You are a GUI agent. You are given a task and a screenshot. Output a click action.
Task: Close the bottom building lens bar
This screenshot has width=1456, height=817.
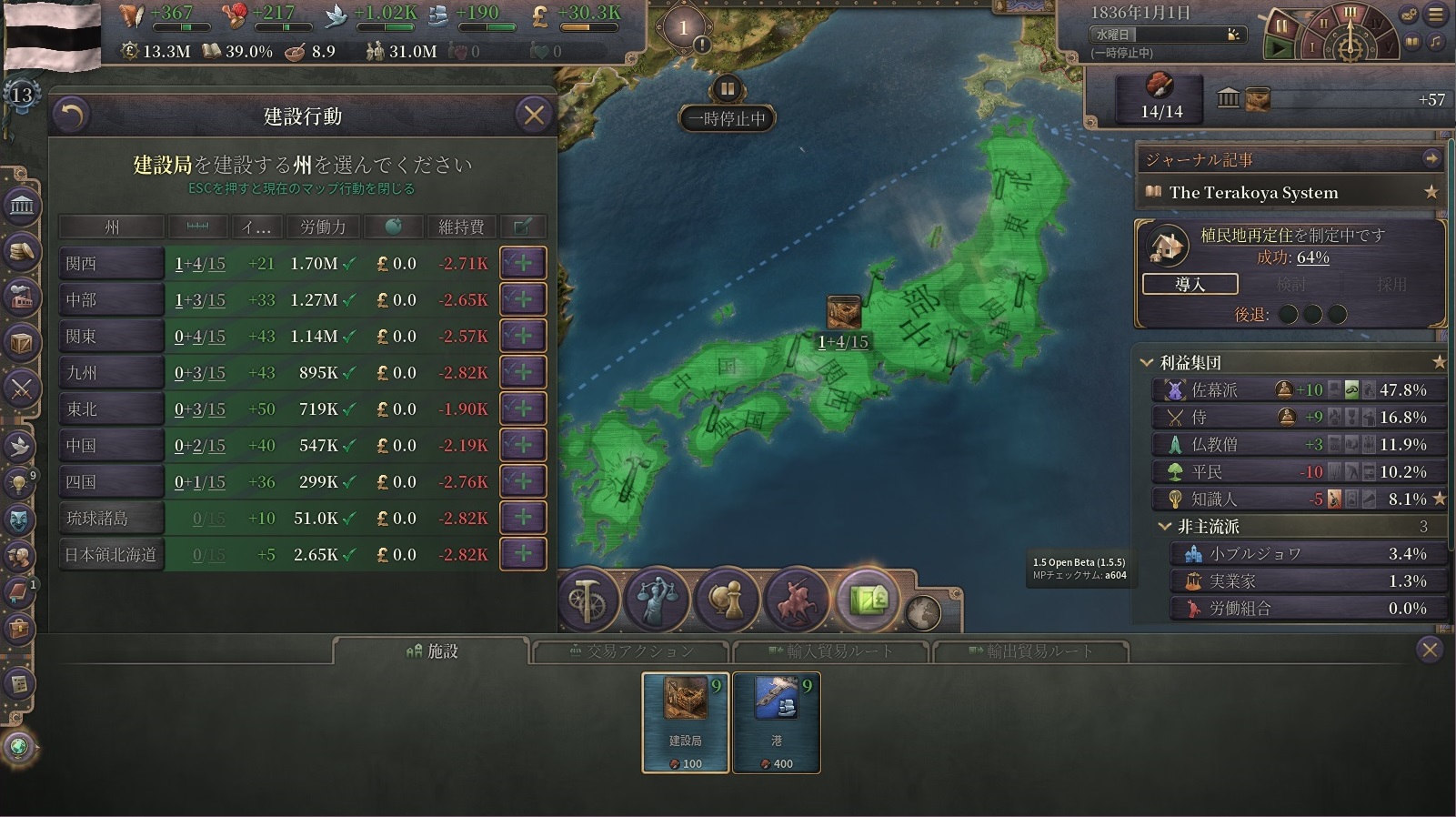tap(1430, 650)
